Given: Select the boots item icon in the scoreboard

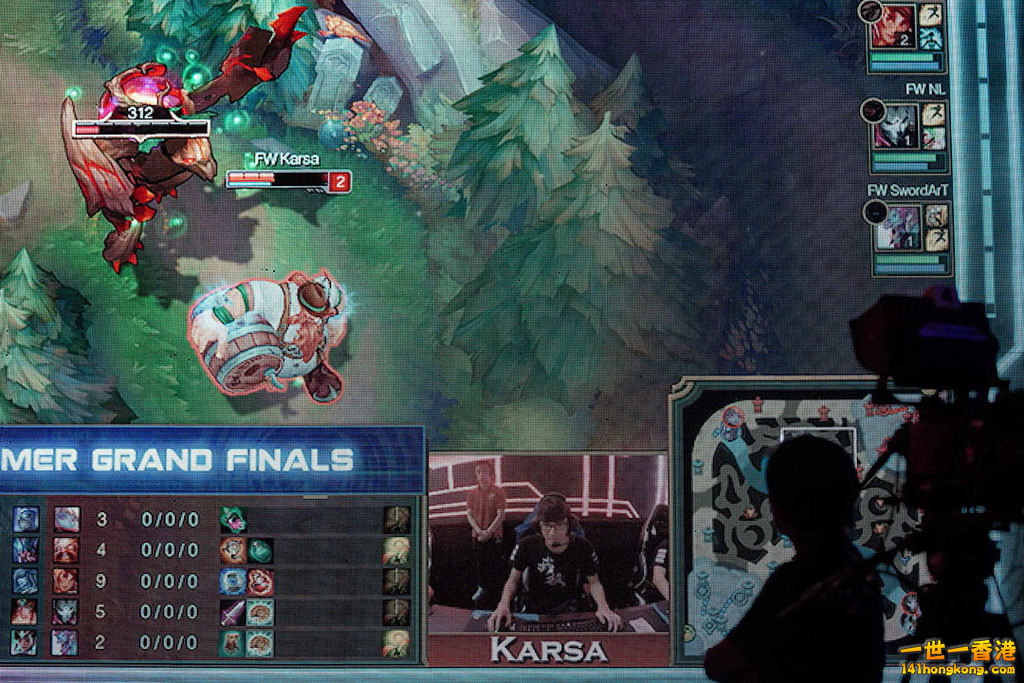Looking at the screenshot, I should [233, 642].
